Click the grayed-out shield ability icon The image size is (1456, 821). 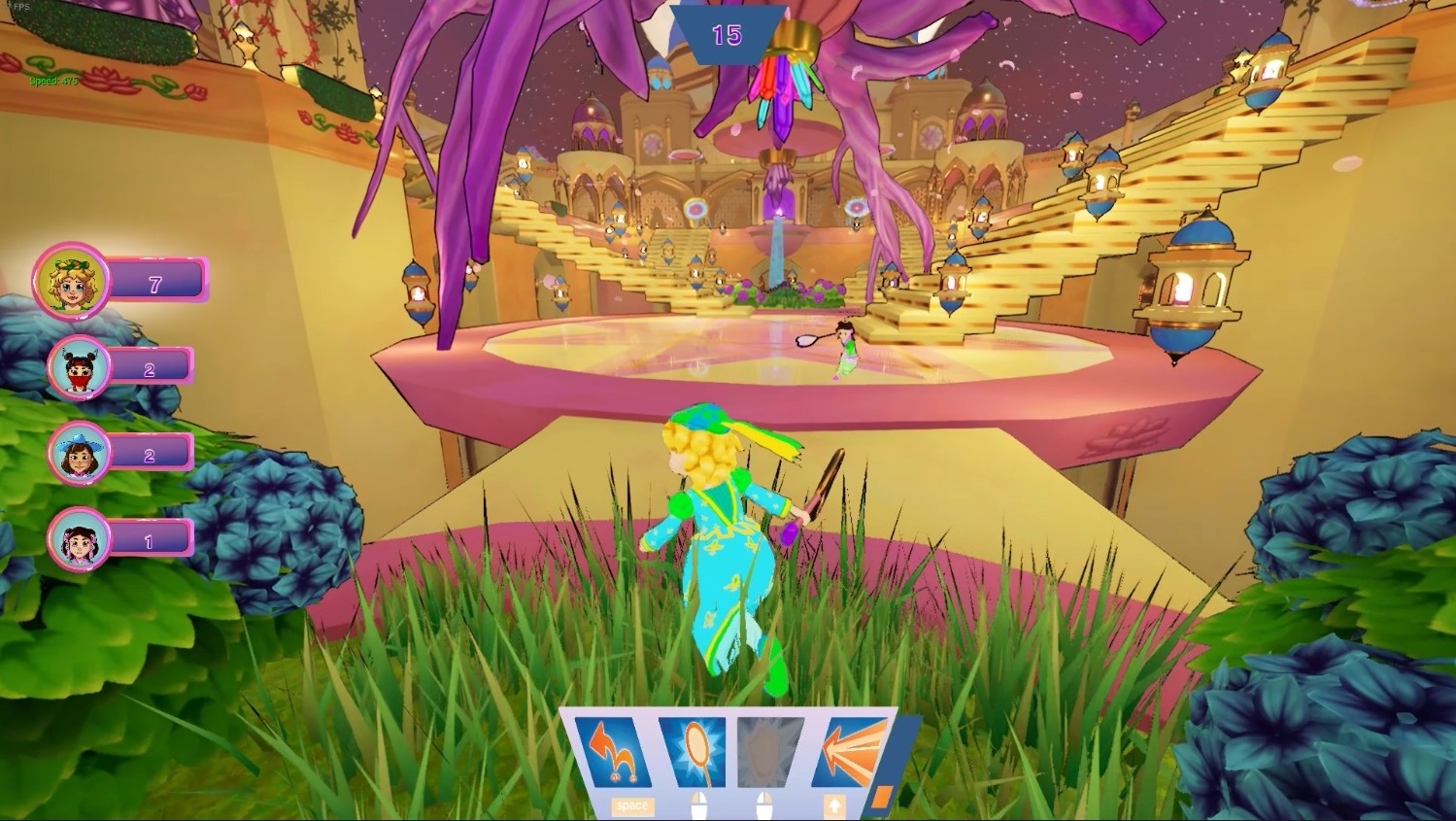(x=770, y=753)
